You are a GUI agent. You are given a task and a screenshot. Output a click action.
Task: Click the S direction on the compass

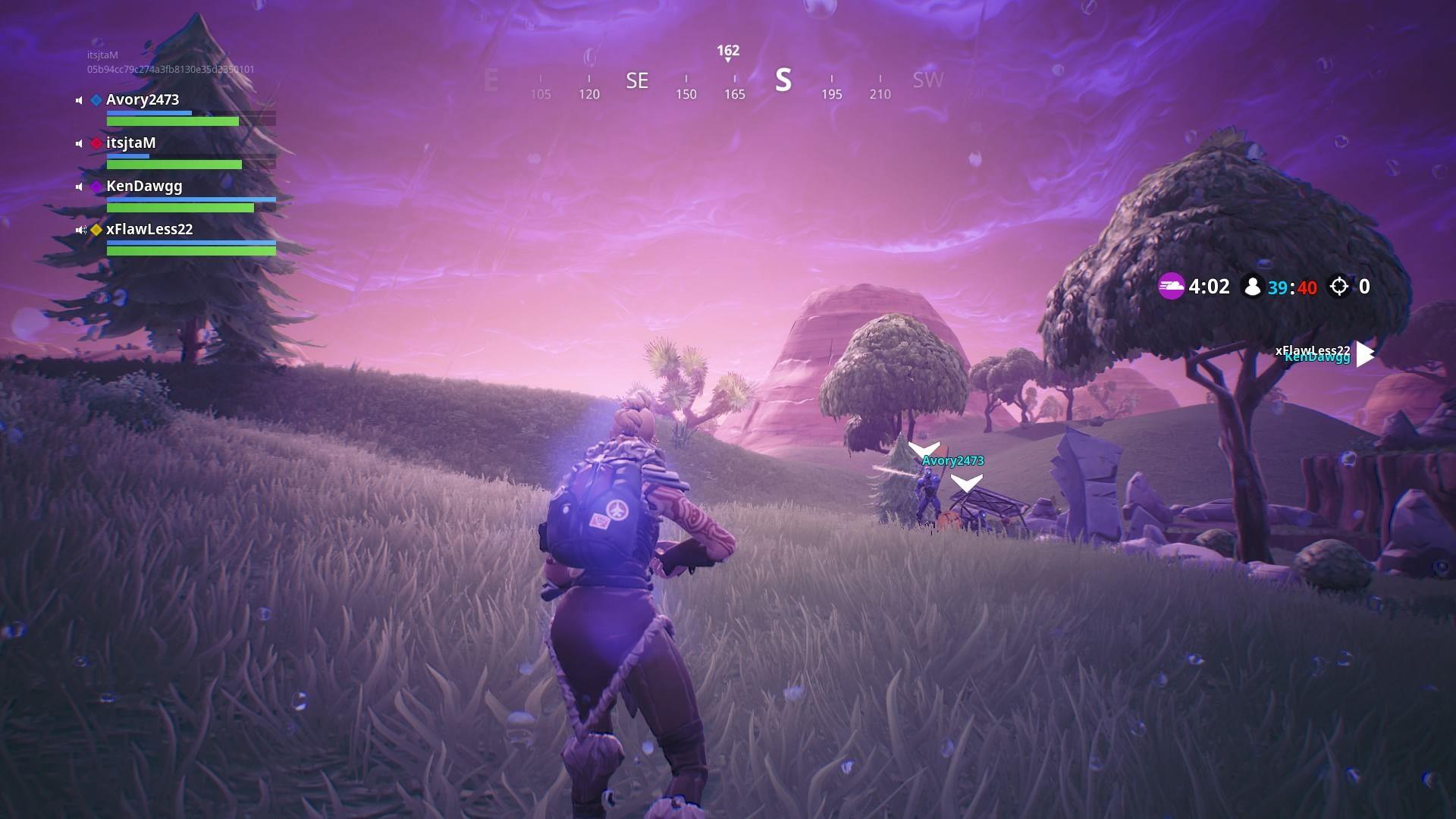pos(784,79)
